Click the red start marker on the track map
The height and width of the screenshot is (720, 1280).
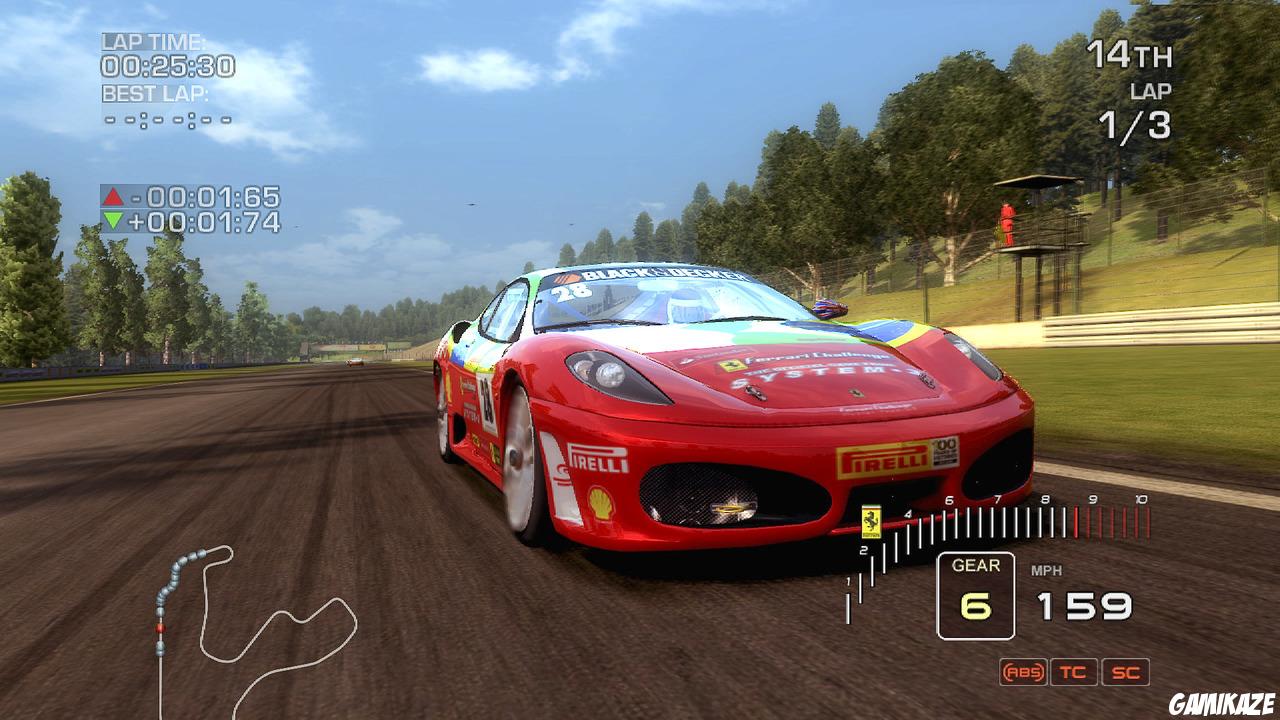click(160, 627)
